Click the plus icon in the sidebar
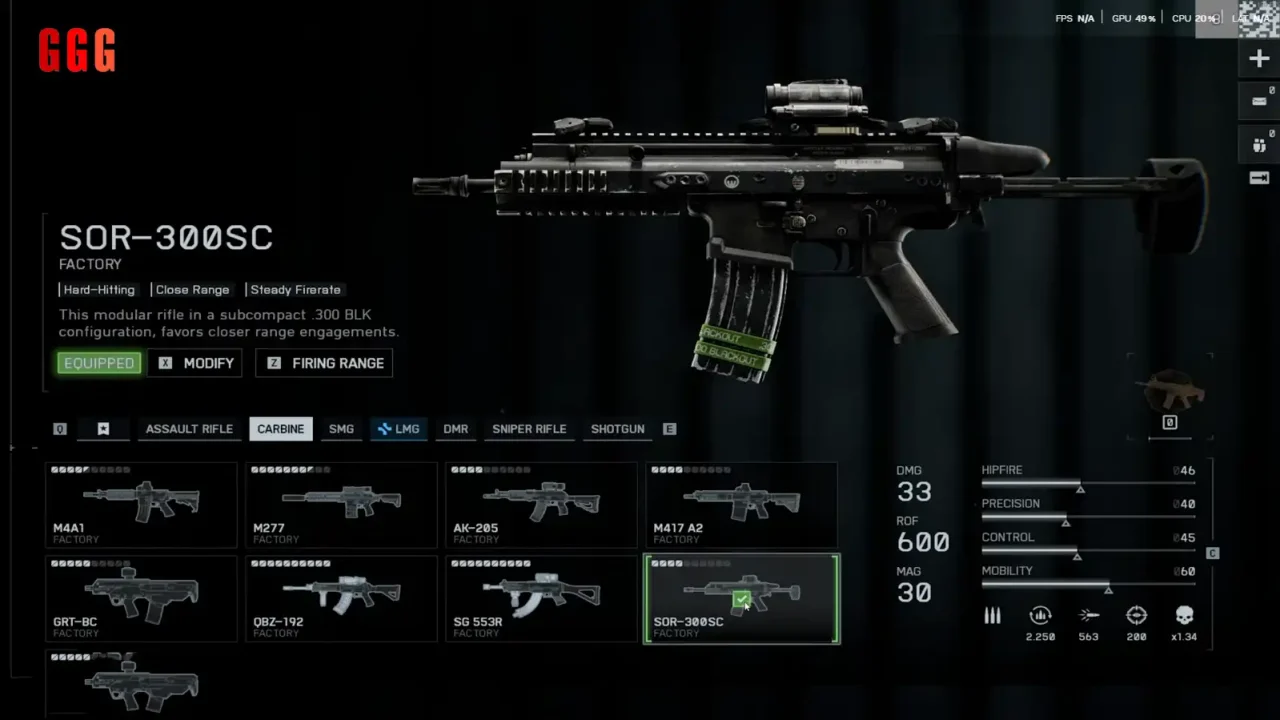Viewport: 1280px width, 720px height. click(1259, 59)
